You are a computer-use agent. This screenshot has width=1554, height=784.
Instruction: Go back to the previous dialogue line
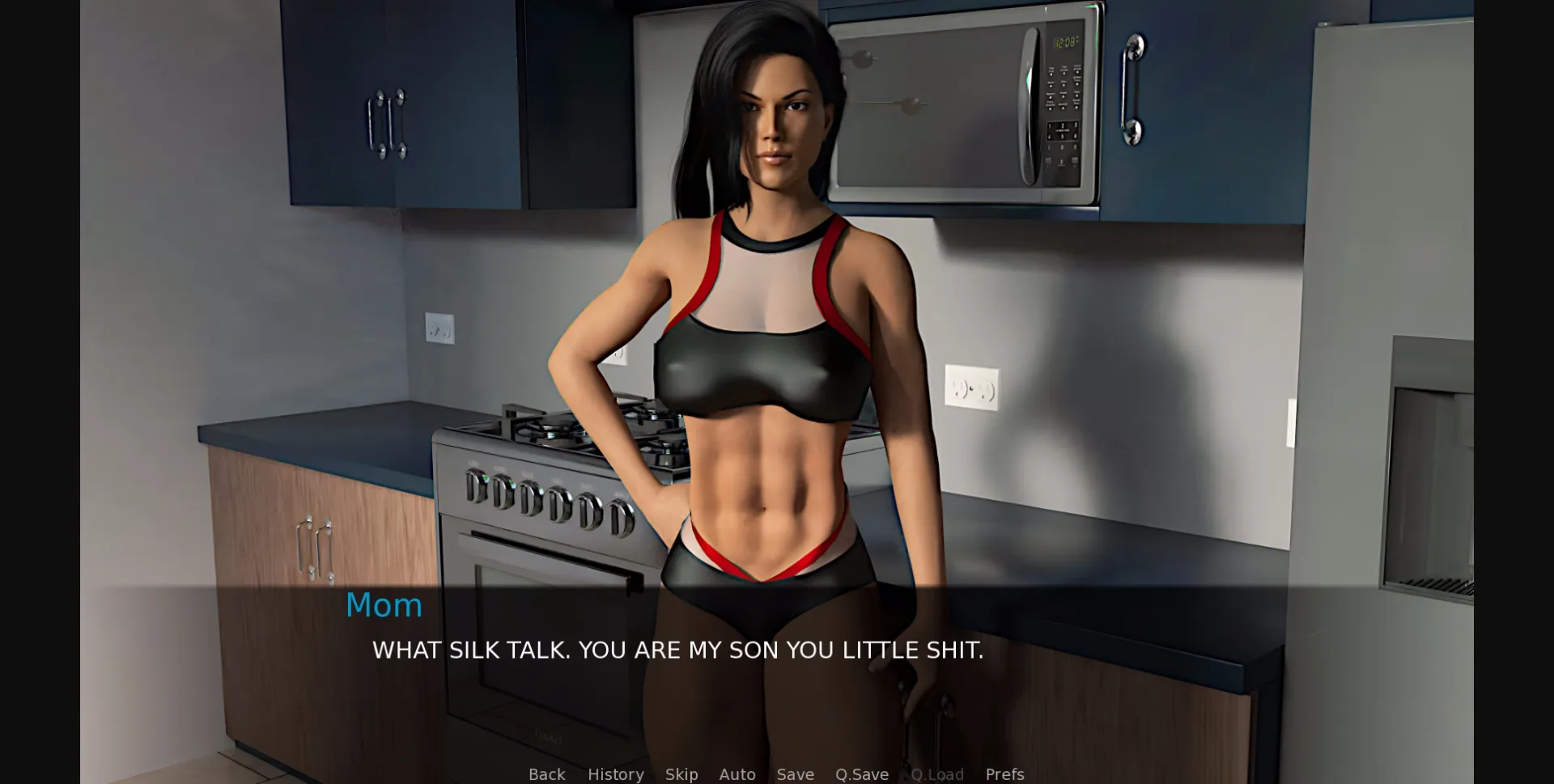547,773
